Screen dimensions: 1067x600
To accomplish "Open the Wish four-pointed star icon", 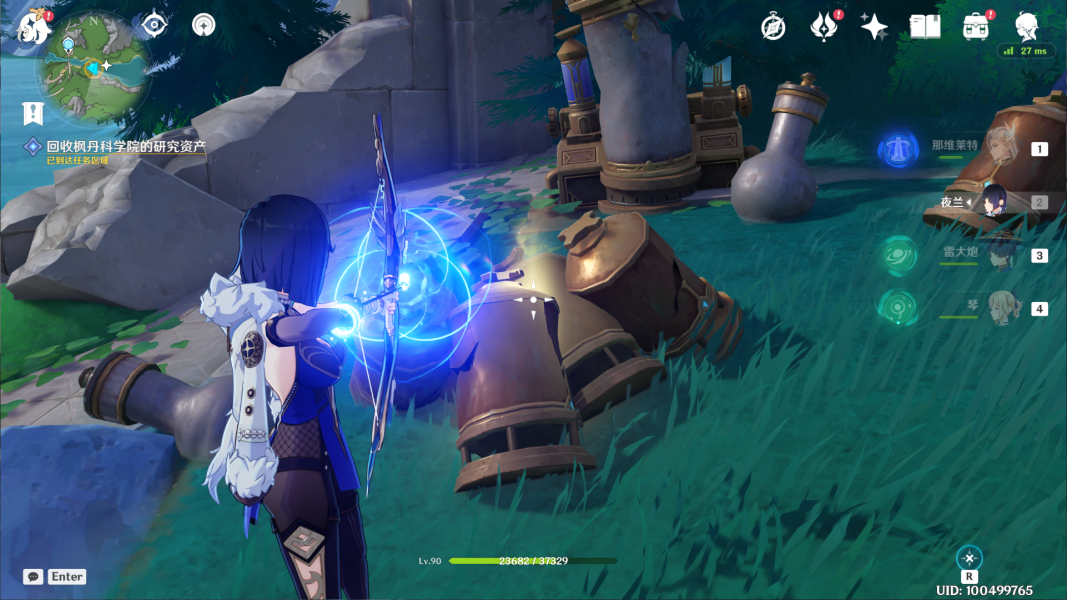I will click(874, 27).
